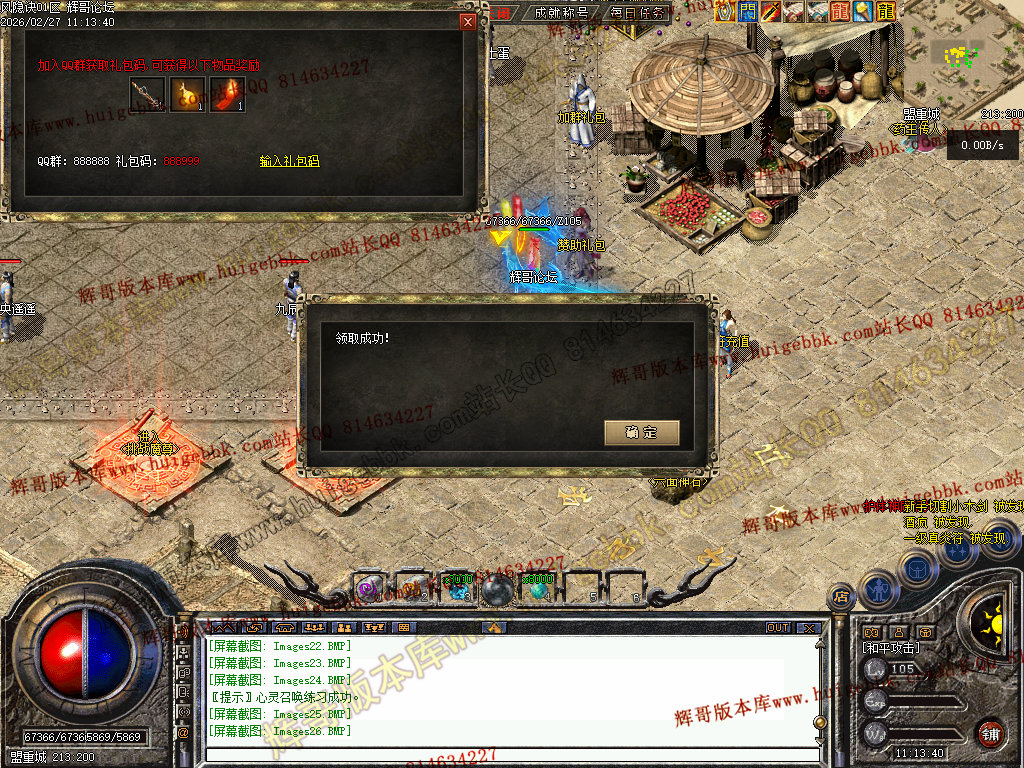Click the OUT button on the chat panel
The width and height of the screenshot is (1024, 768).
coord(778,628)
